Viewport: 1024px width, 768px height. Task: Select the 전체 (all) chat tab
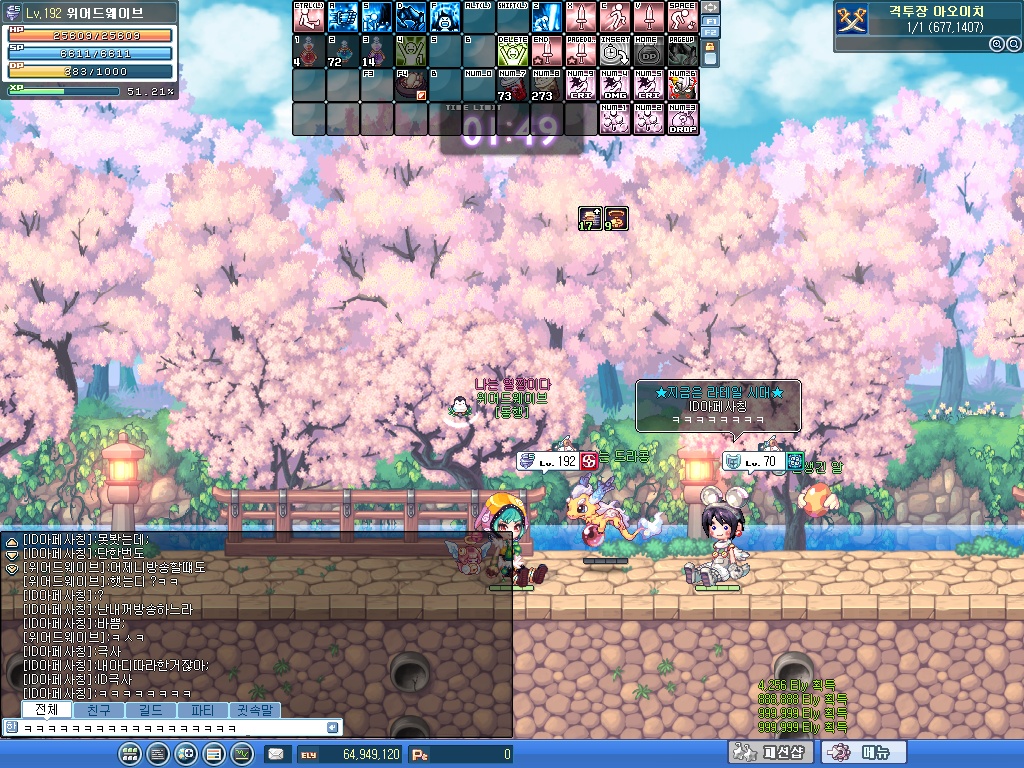46,710
